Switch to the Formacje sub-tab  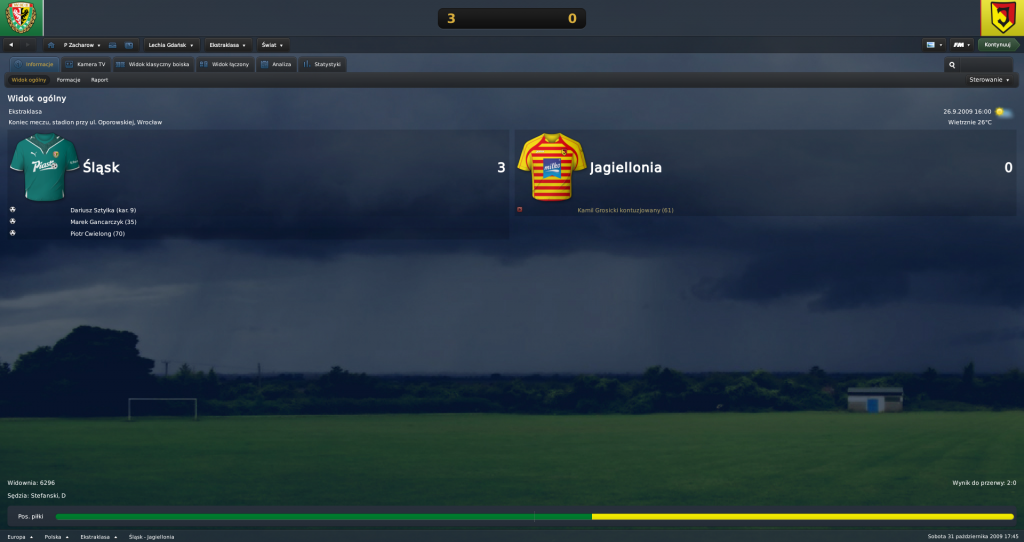[x=69, y=79]
